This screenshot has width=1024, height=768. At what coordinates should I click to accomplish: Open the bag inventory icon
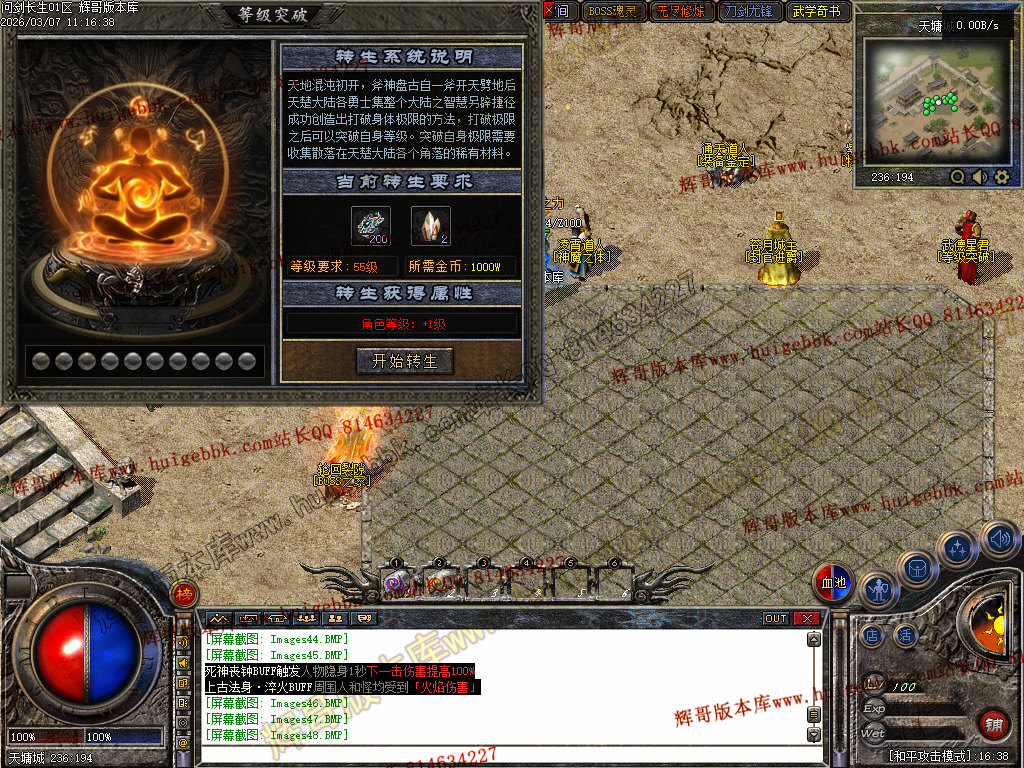click(x=917, y=567)
